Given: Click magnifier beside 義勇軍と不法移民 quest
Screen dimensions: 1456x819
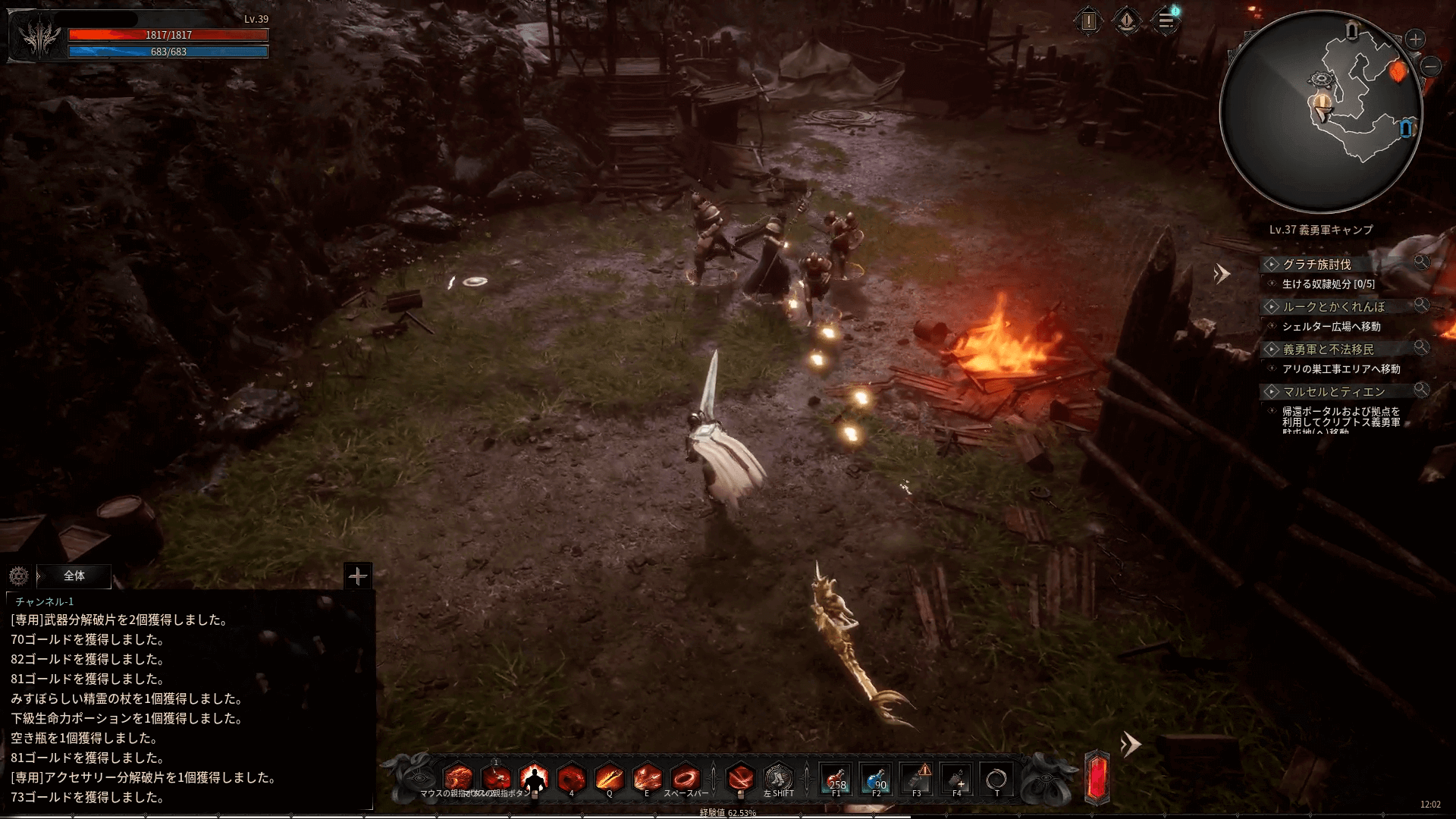Looking at the screenshot, I should (x=1421, y=347).
